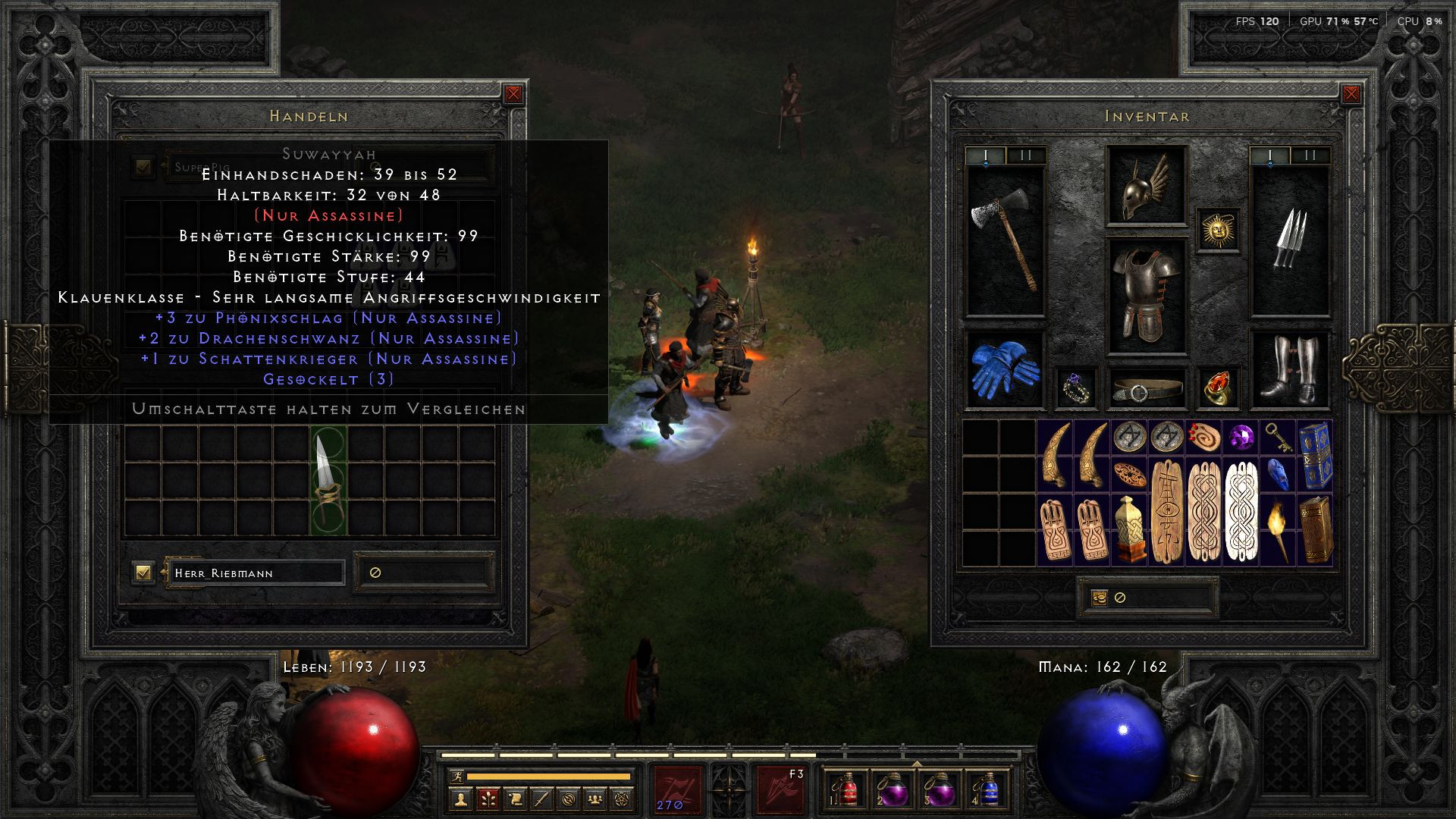
Task: Select the winged helmet slot
Action: click(1145, 186)
